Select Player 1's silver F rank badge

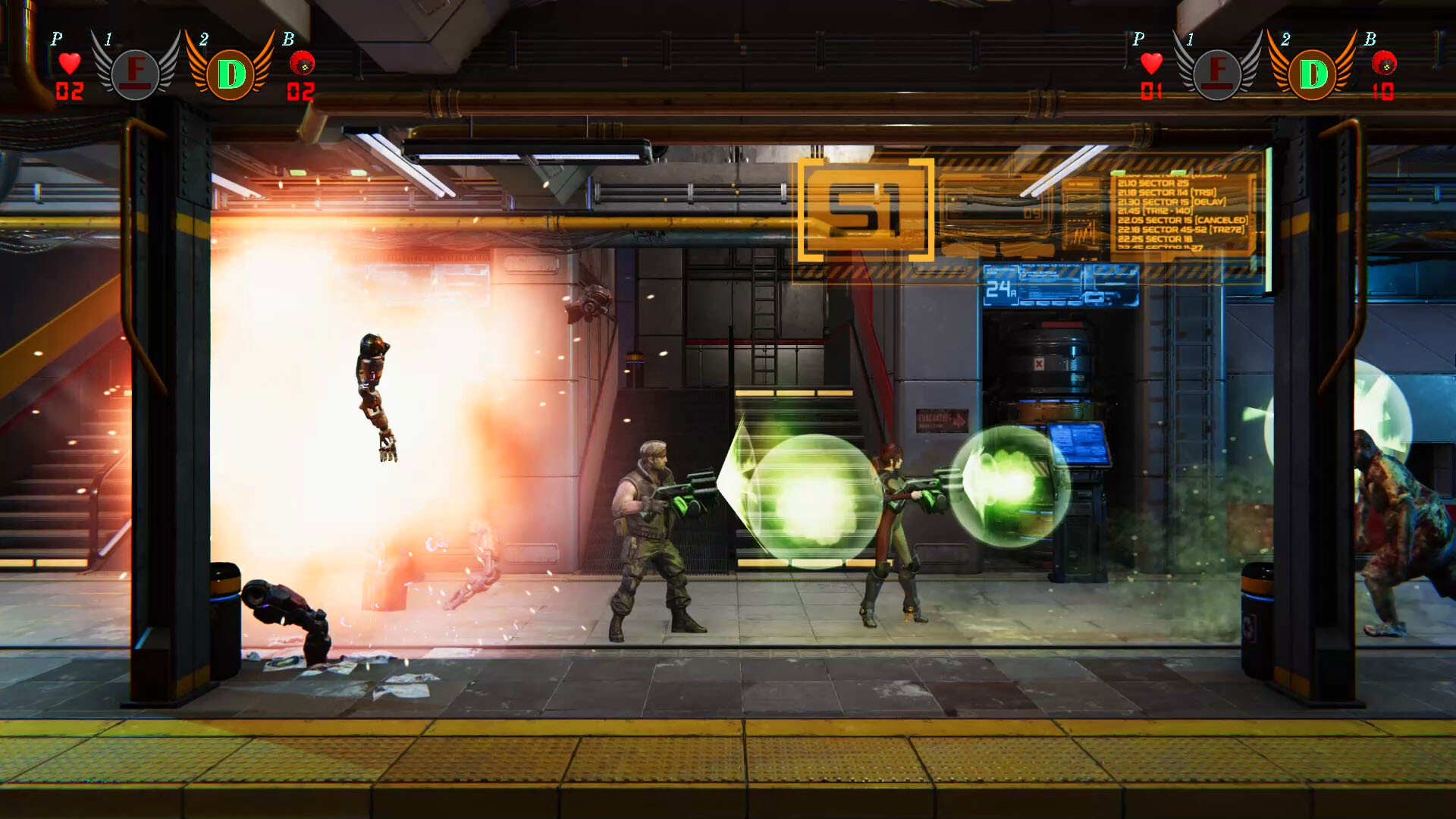135,74
